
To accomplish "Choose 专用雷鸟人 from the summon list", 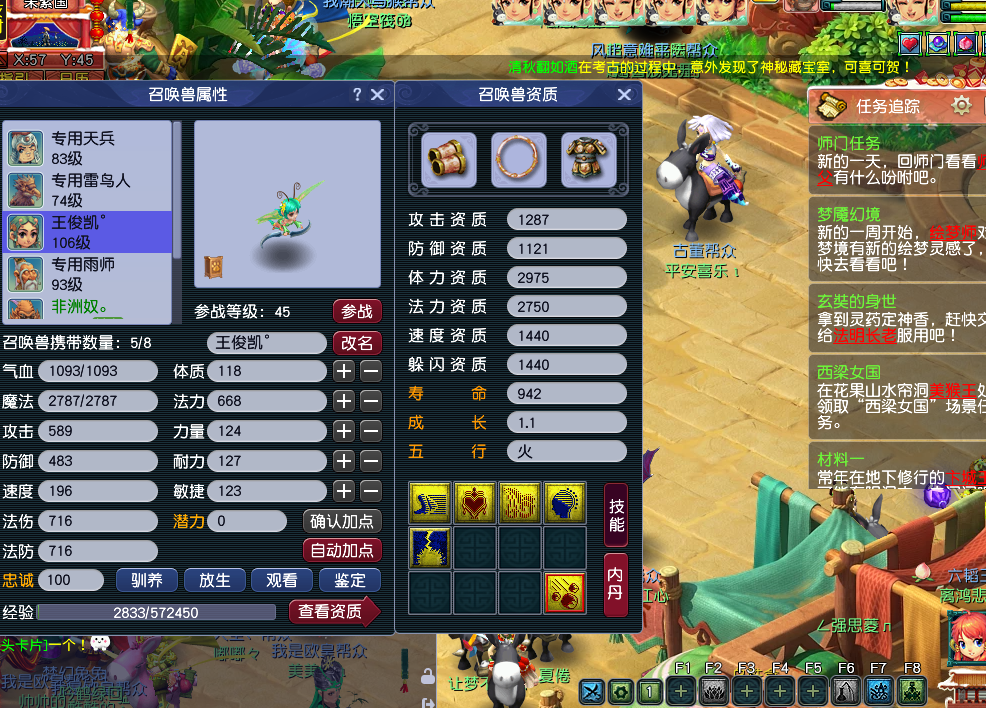I will pyautogui.click(x=88, y=190).
